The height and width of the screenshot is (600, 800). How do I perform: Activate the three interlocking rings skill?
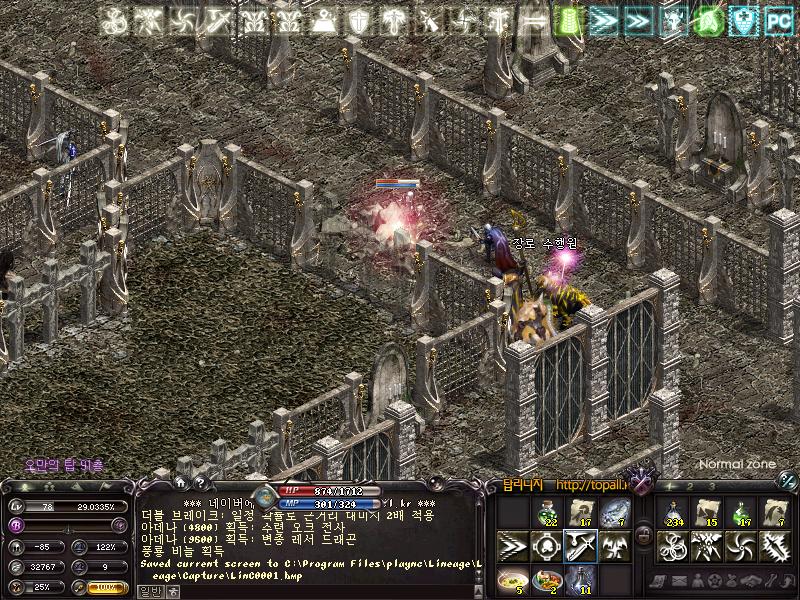tap(673, 546)
